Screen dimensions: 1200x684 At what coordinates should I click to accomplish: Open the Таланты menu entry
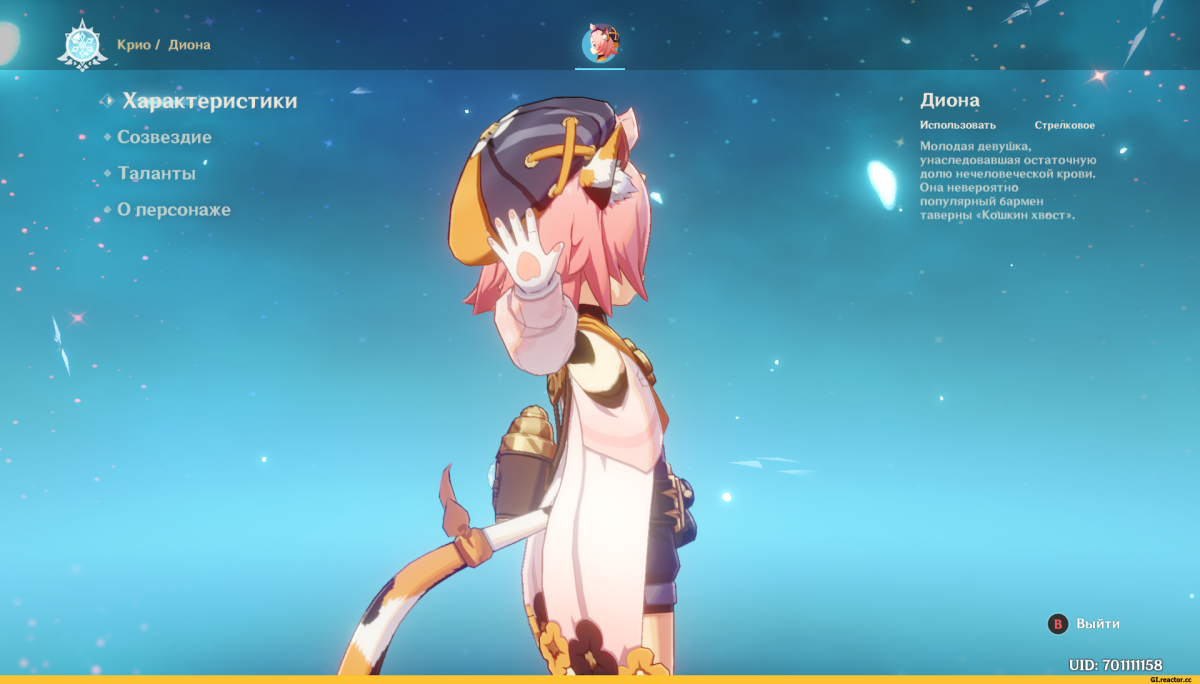point(156,173)
